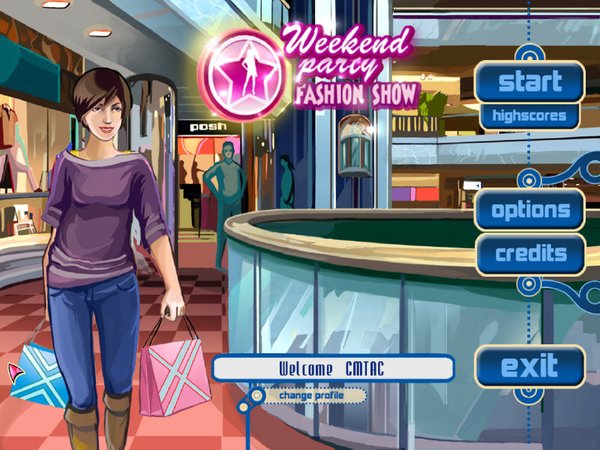The image size is (600, 450).
Task: Exit the game
Action: pyautogui.click(x=529, y=366)
